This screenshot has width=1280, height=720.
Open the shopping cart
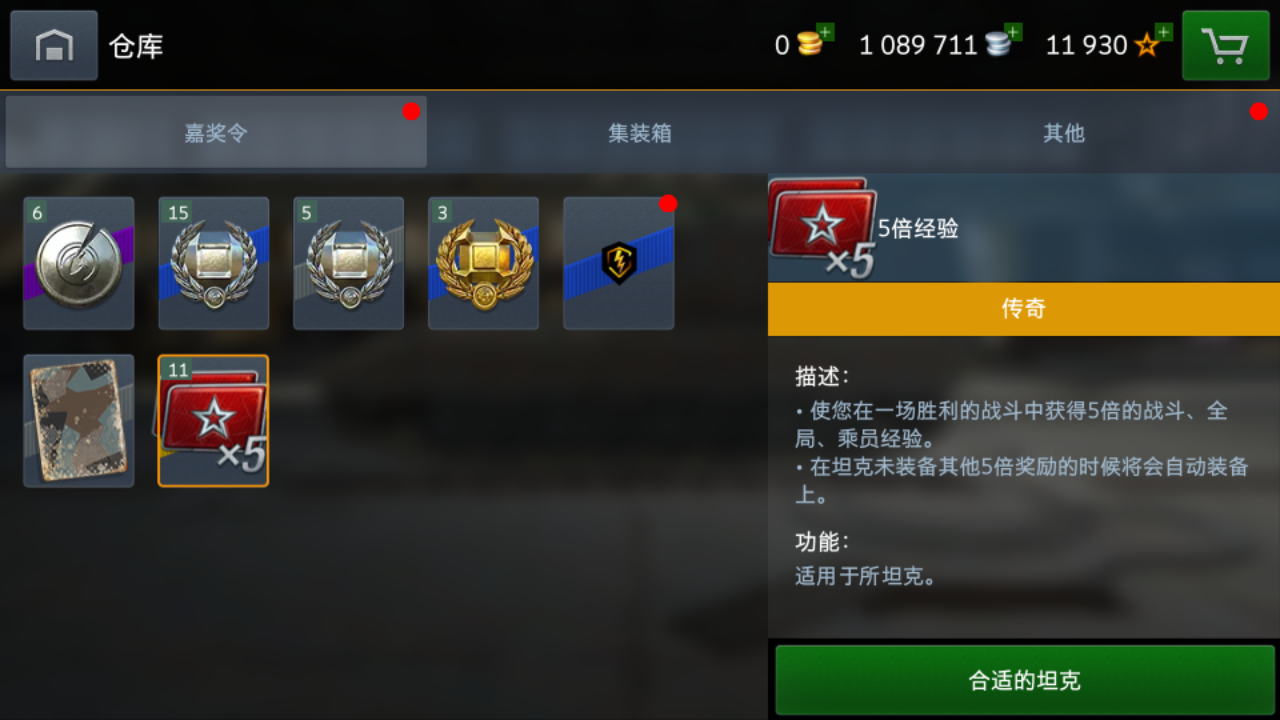1226,44
